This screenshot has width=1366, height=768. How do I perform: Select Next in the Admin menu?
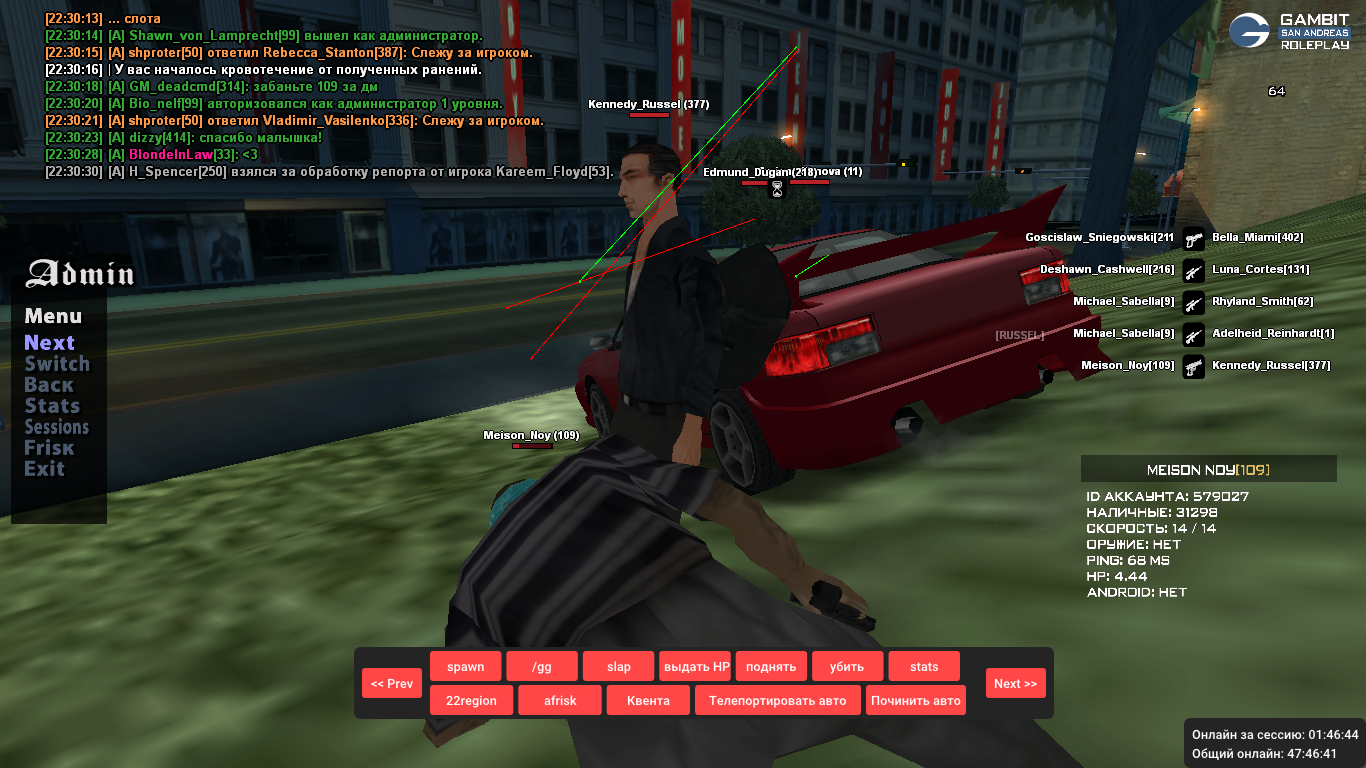pyautogui.click(x=50, y=343)
